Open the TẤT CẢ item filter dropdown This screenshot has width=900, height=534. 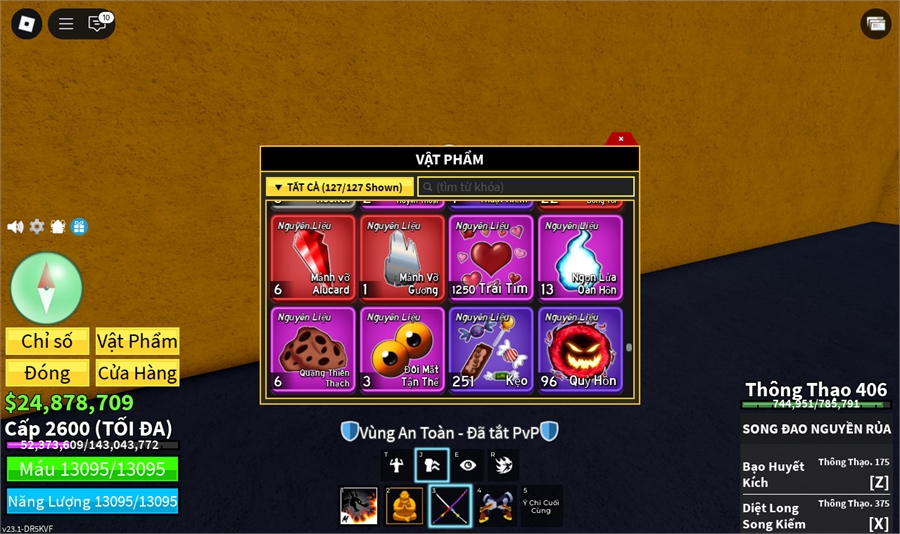pos(339,187)
